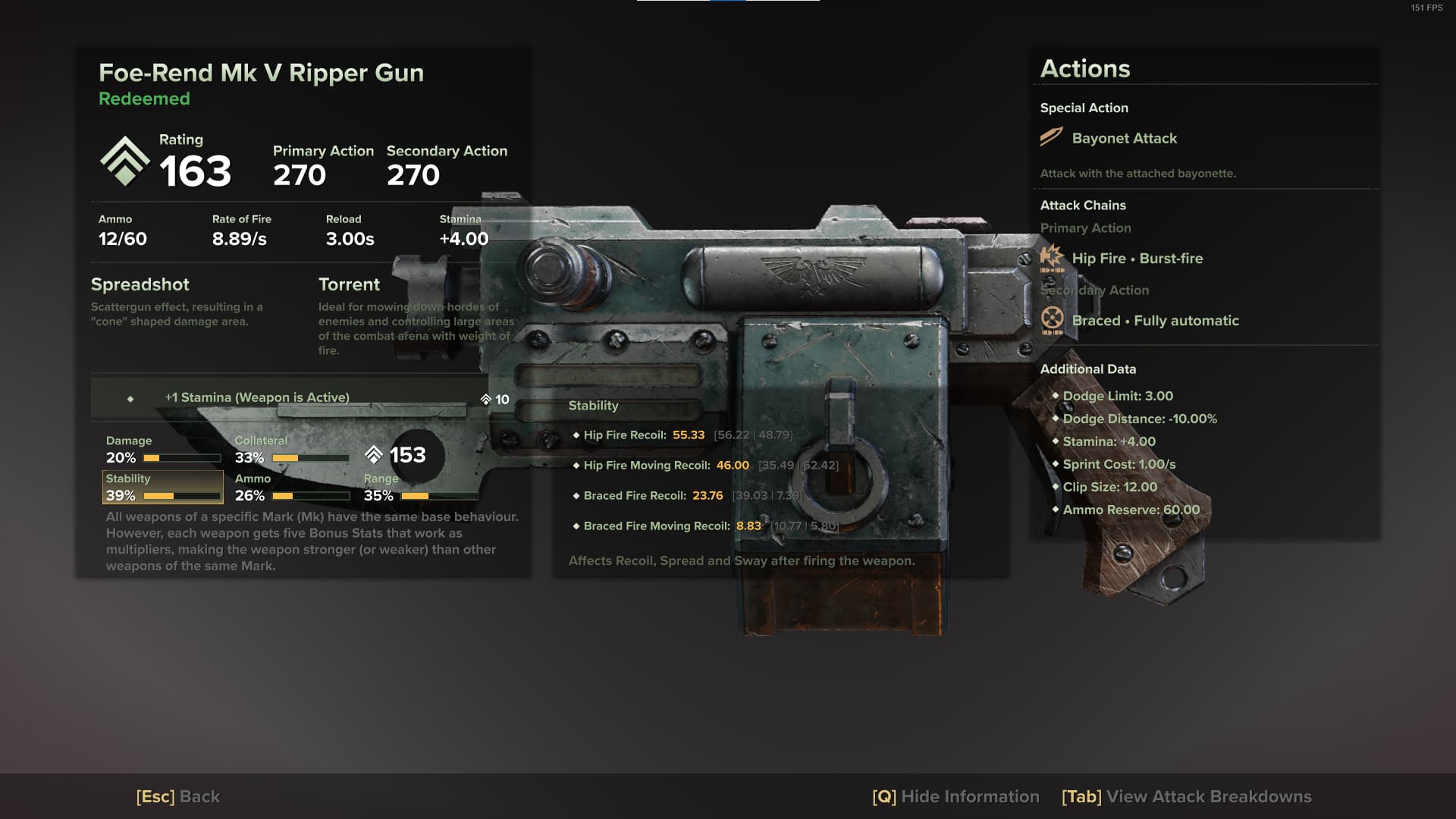Image resolution: width=1456 pixels, height=819 pixels.
Task: Select the Braced Fully automatic attack chain
Action: (1155, 321)
